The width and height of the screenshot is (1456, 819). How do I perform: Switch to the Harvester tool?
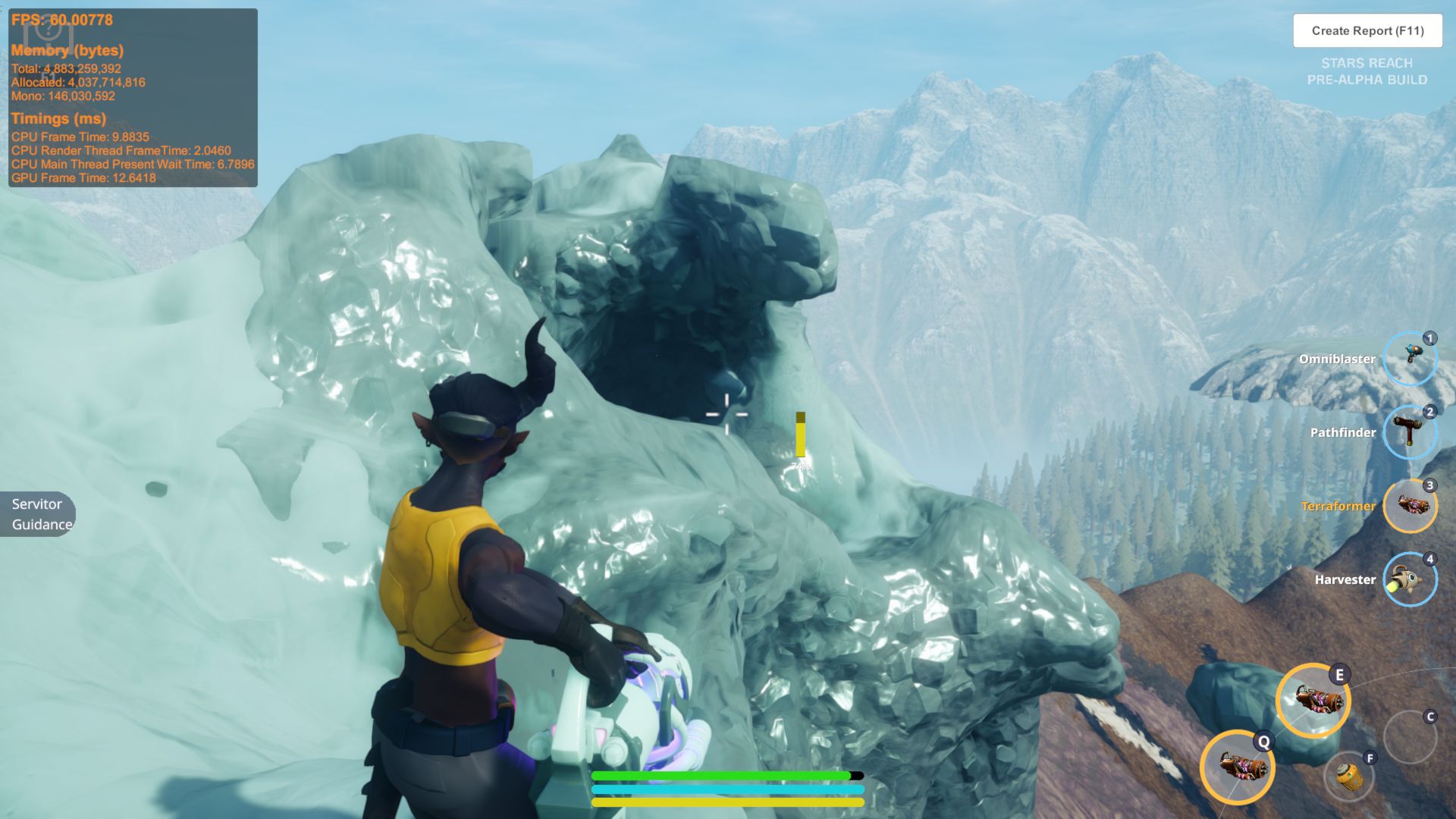pos(1410,579)
